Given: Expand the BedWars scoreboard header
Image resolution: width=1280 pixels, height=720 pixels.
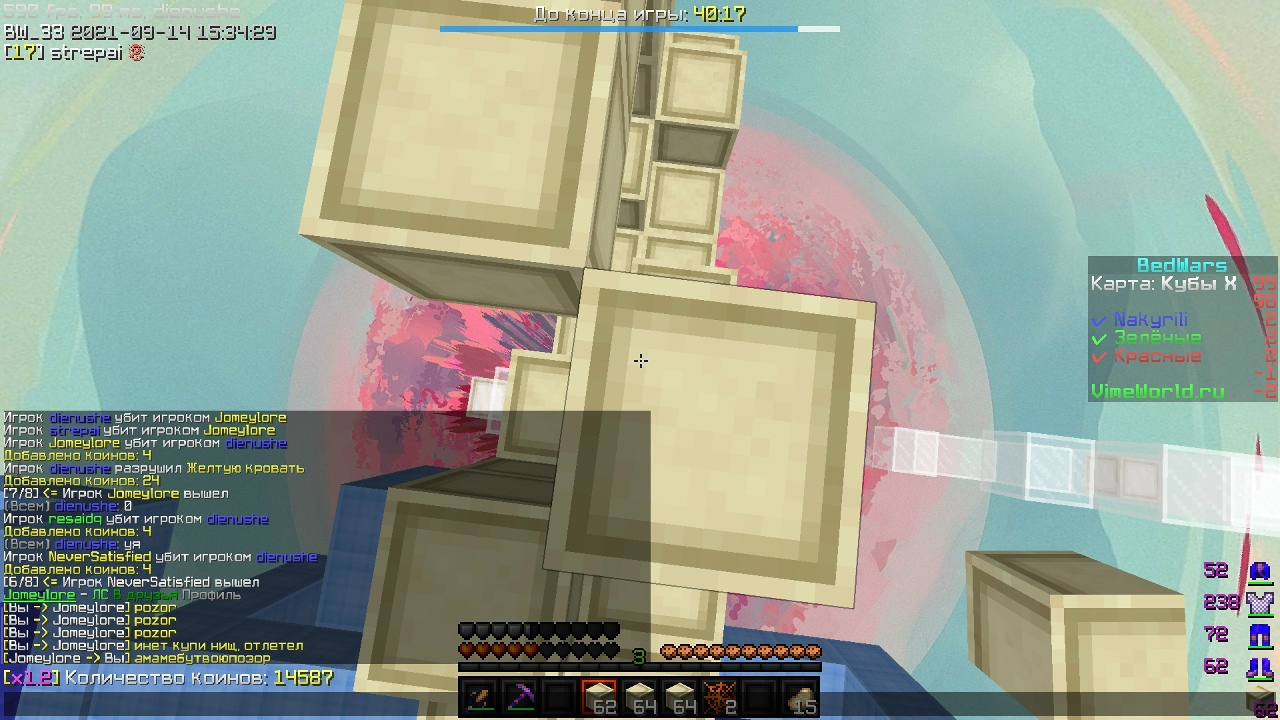Looking at the screenshot, I should pos(1183,264).
